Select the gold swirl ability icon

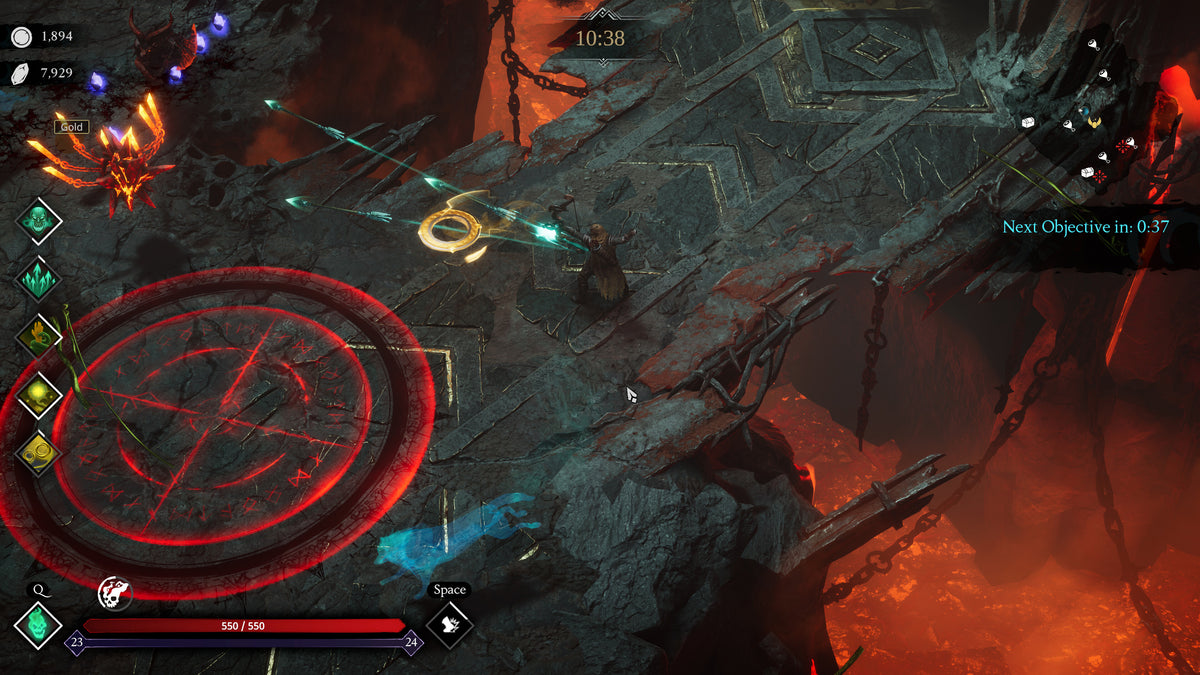tap(39, 452)
